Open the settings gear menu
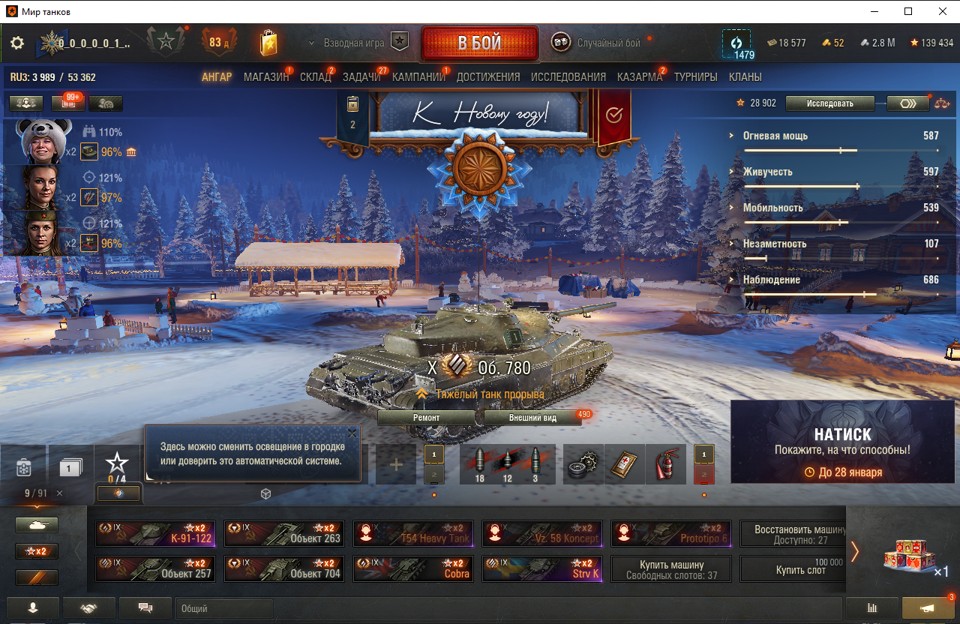Viewport: 960px width, 624px height. (x=17, y=43)
